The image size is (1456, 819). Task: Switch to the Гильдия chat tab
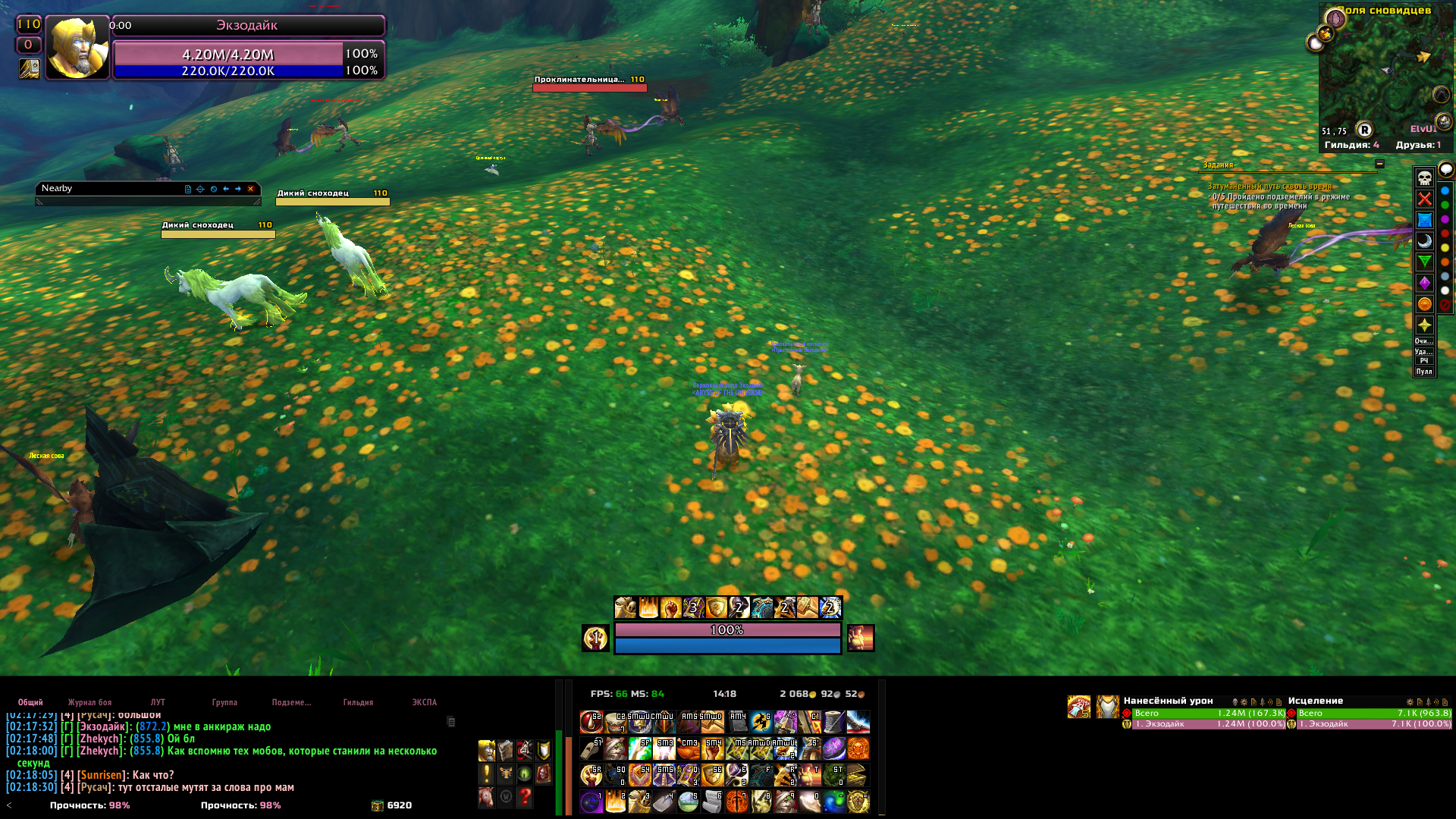coord(358,702)
